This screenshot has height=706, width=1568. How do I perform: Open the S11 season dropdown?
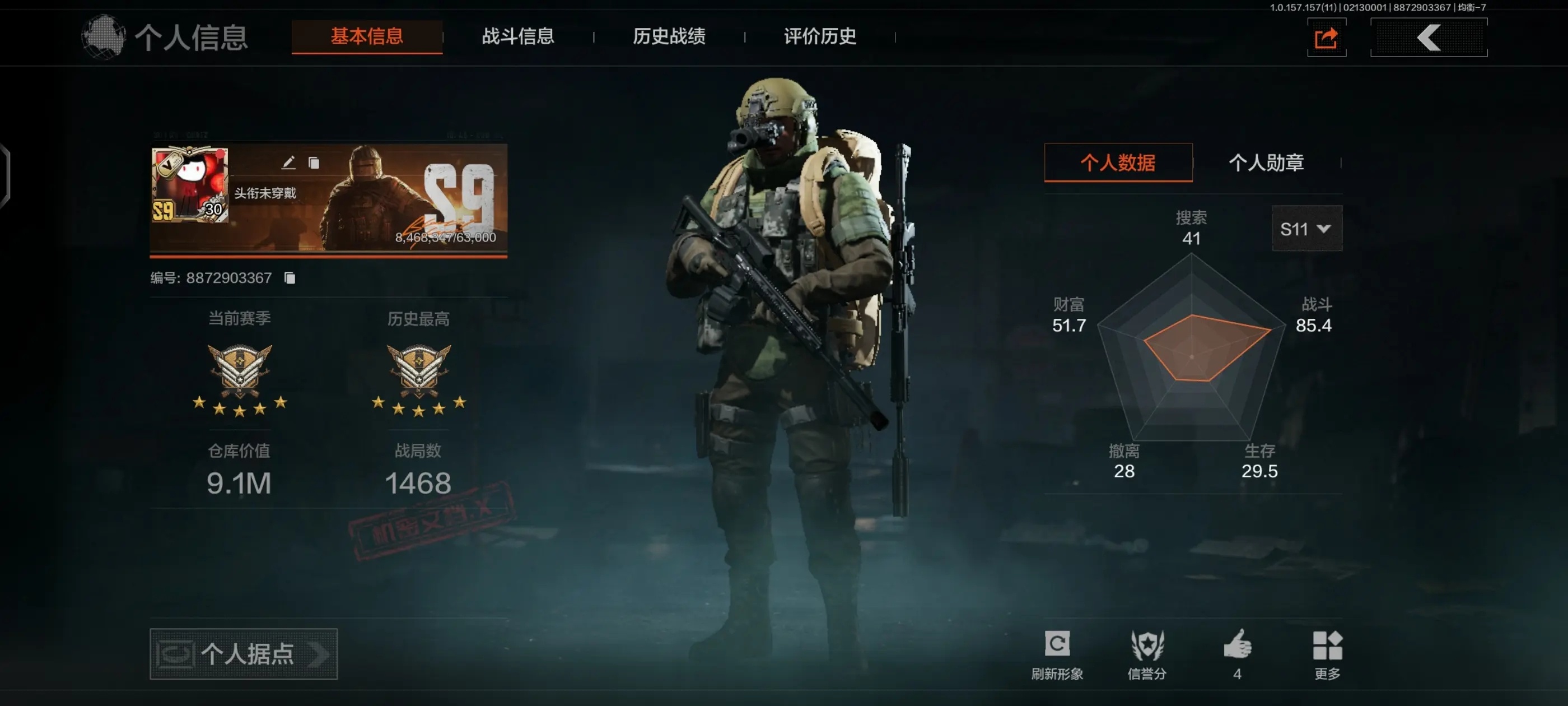[1306, 229]
